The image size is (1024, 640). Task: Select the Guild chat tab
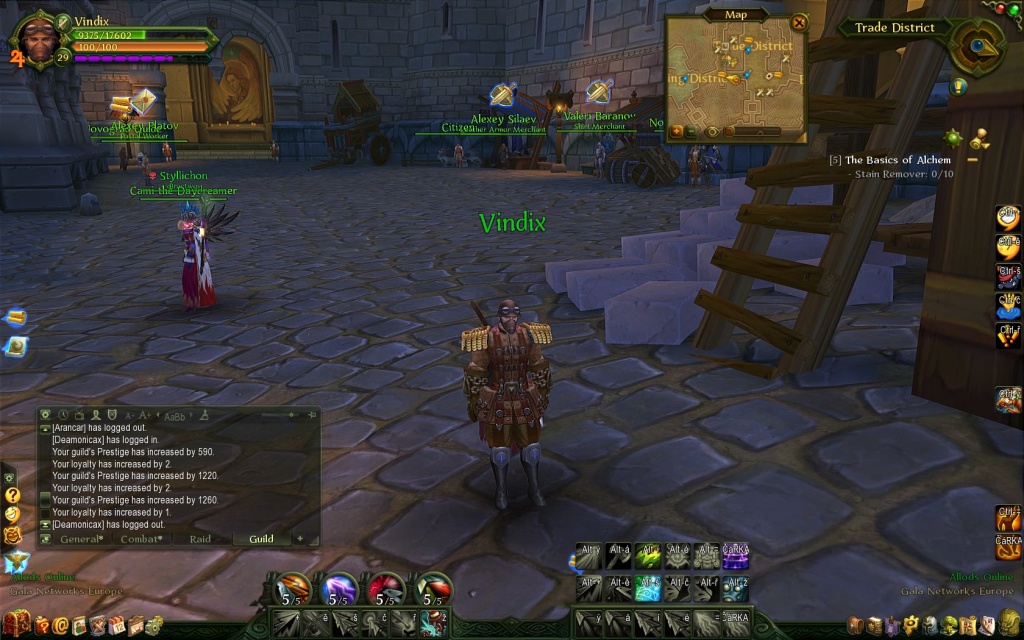(261, 539)
